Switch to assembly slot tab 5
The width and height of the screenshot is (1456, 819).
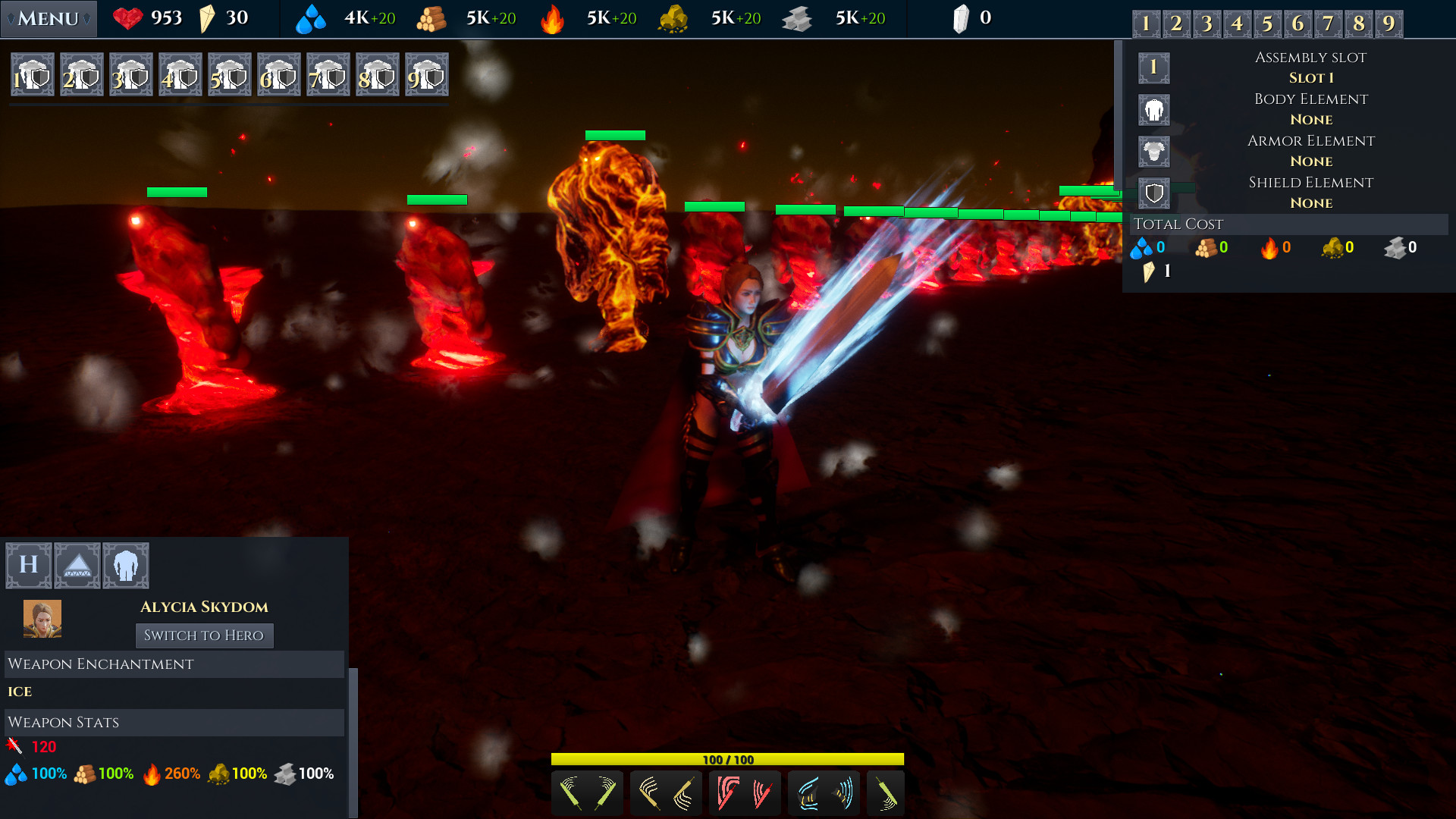(1267, 24)
